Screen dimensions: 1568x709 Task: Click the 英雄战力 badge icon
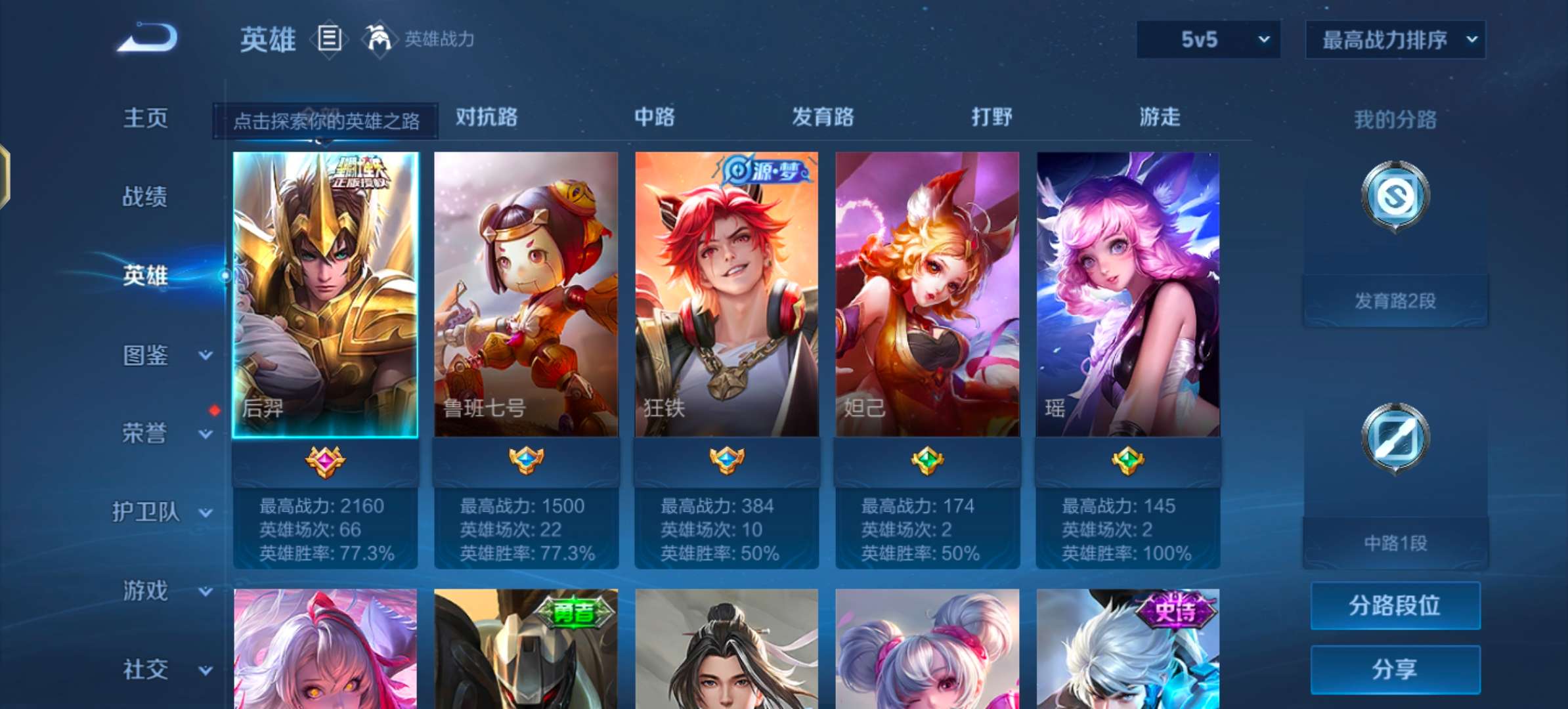click(x=379, y=39)
